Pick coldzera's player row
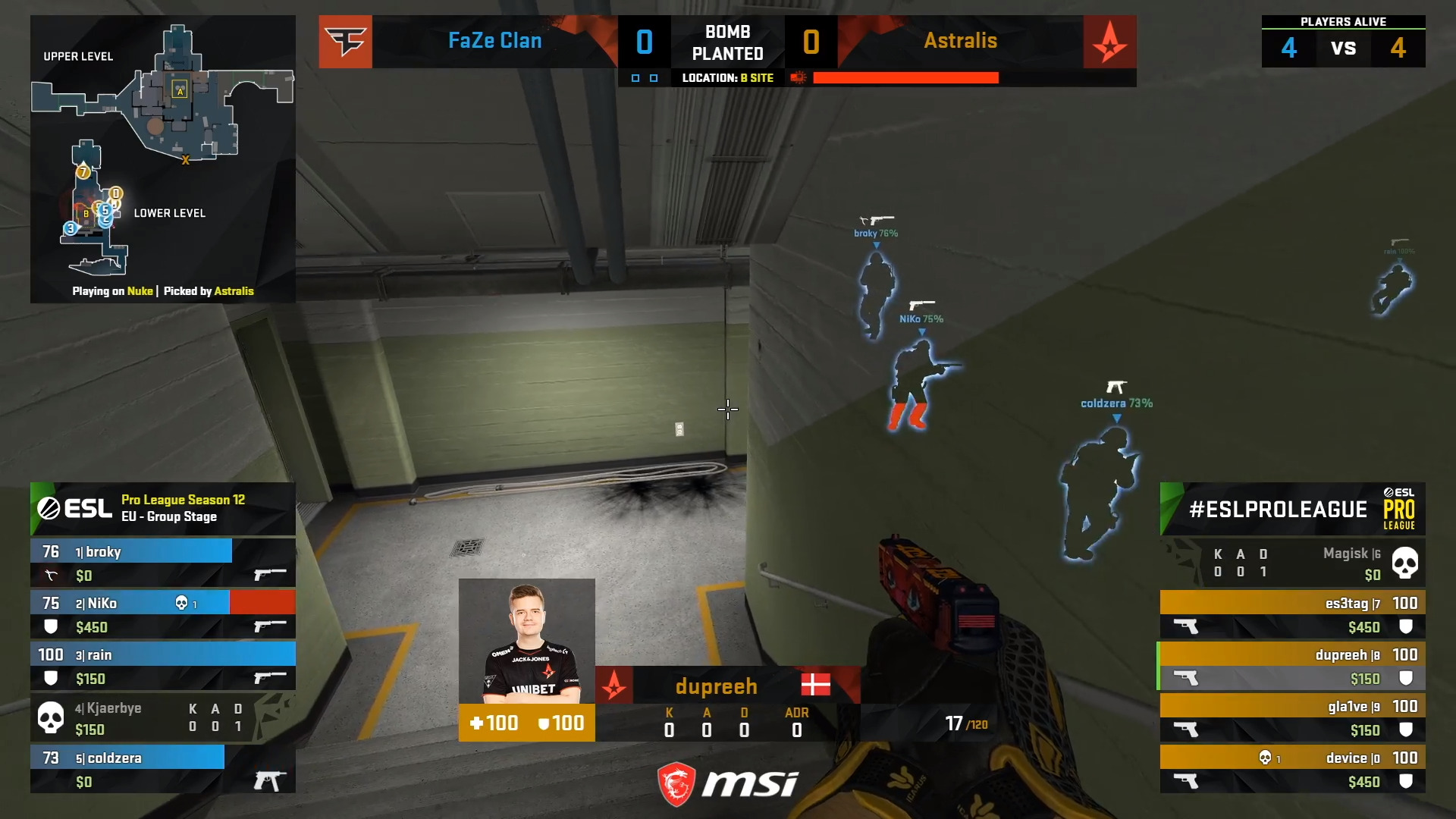 click(x=162, y=769)
